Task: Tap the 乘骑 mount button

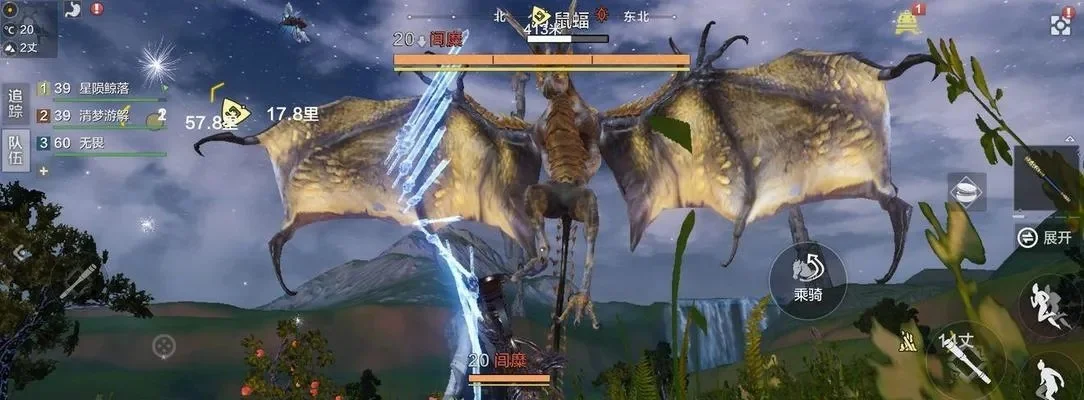Action: click(807, 280)
